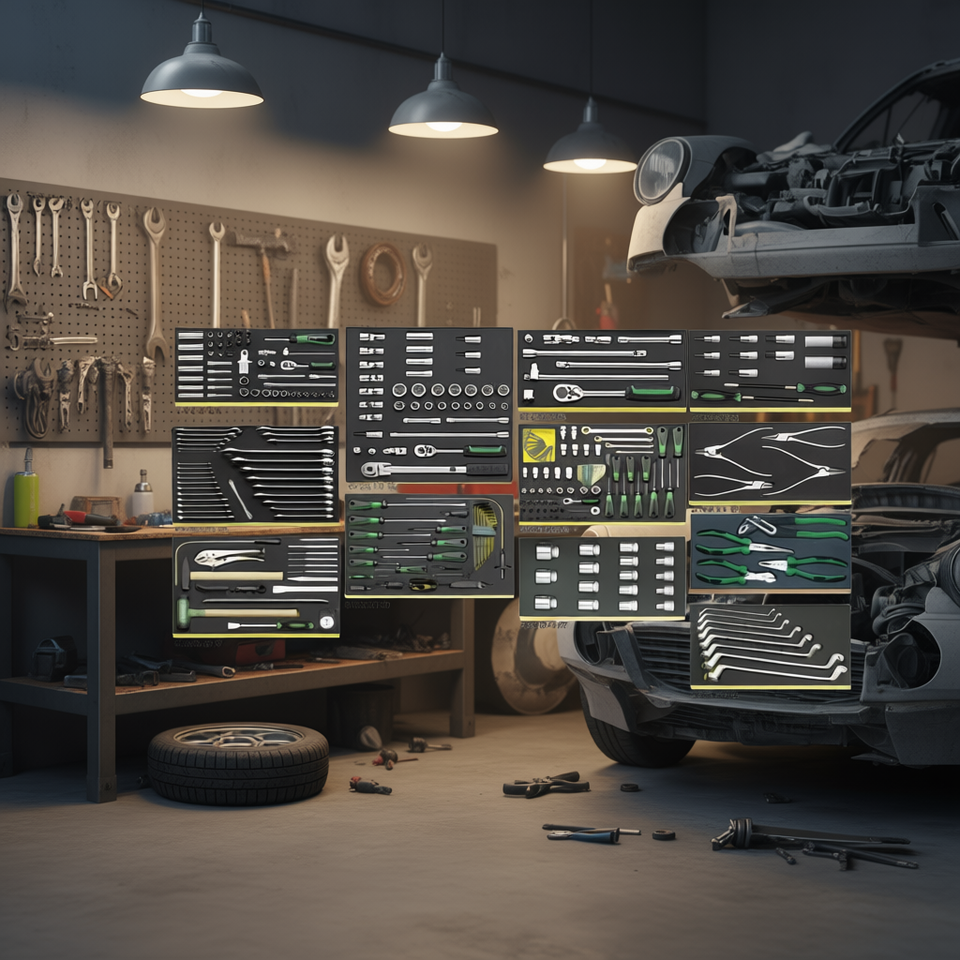Select the ratchet with extension bars tray
Image resolution: width=960 pixels, height=960 pixels.
601,369
